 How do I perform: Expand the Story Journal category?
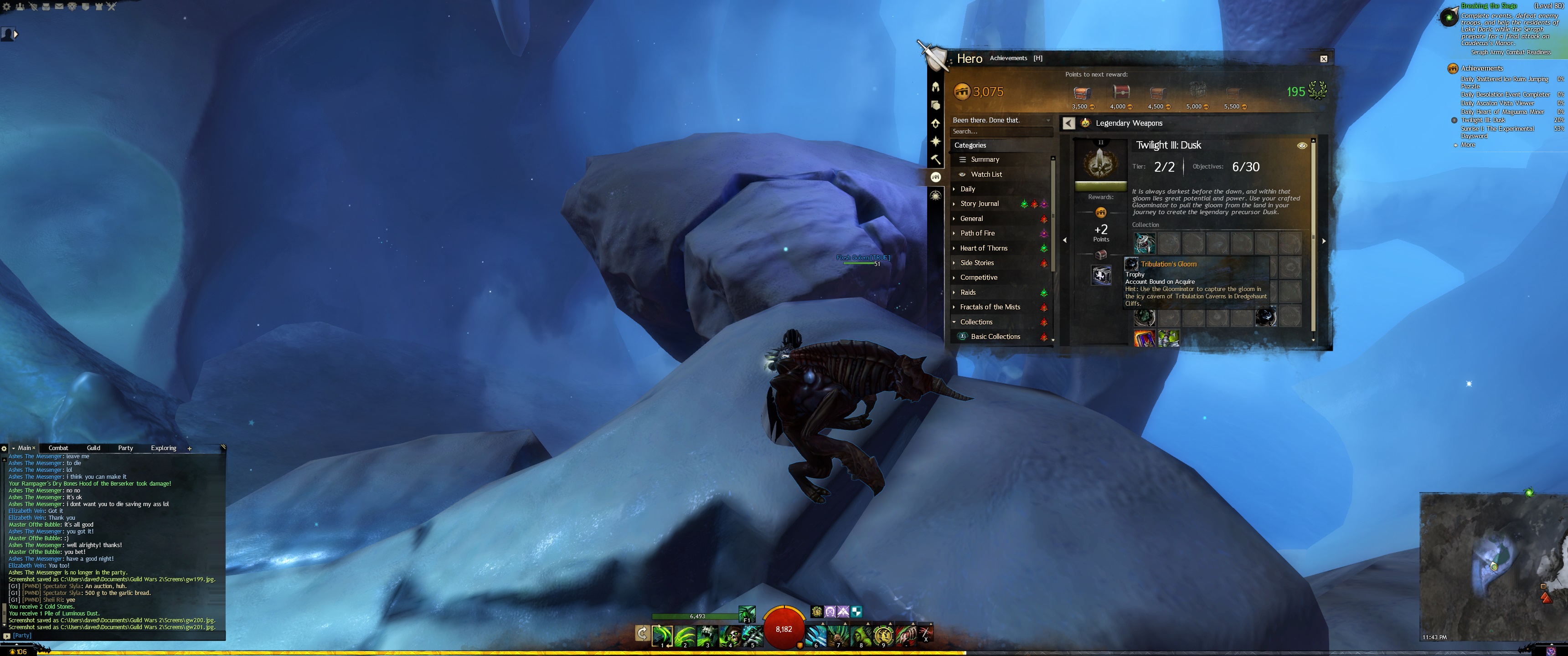tap(979, 204)
